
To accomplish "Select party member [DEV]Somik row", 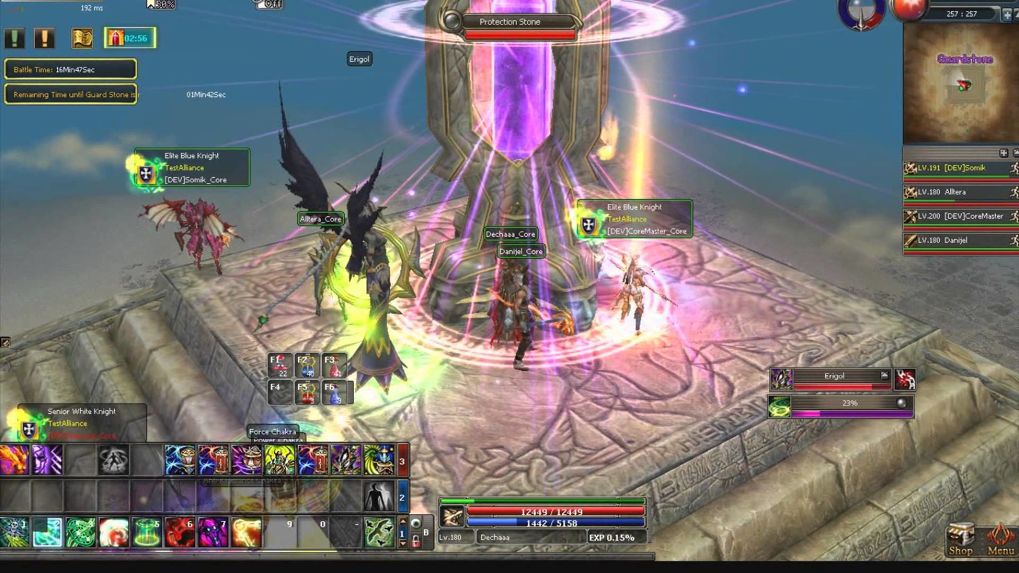I will pyautogui.click(x=960, y=168).
